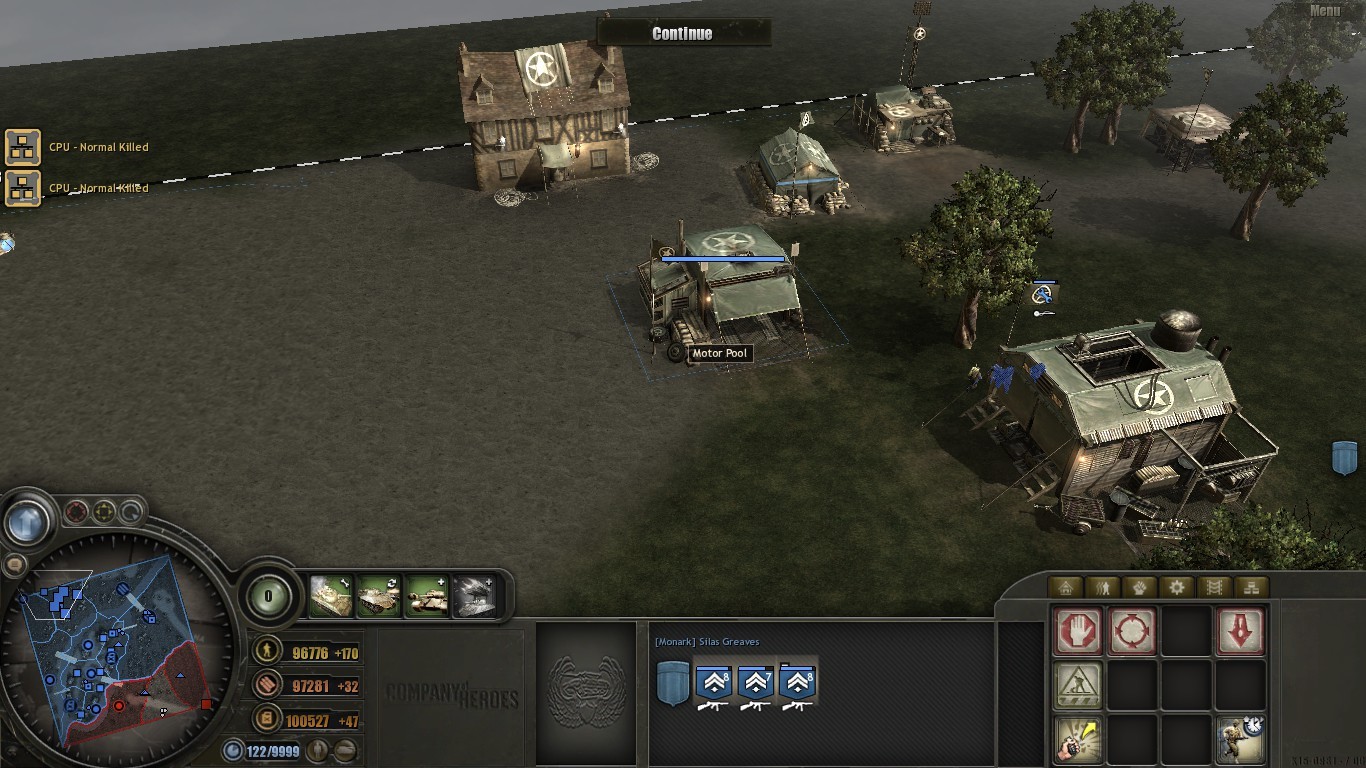
Task: Click the manpower resource icon beside 96776
Action: (x=269, y=653)
